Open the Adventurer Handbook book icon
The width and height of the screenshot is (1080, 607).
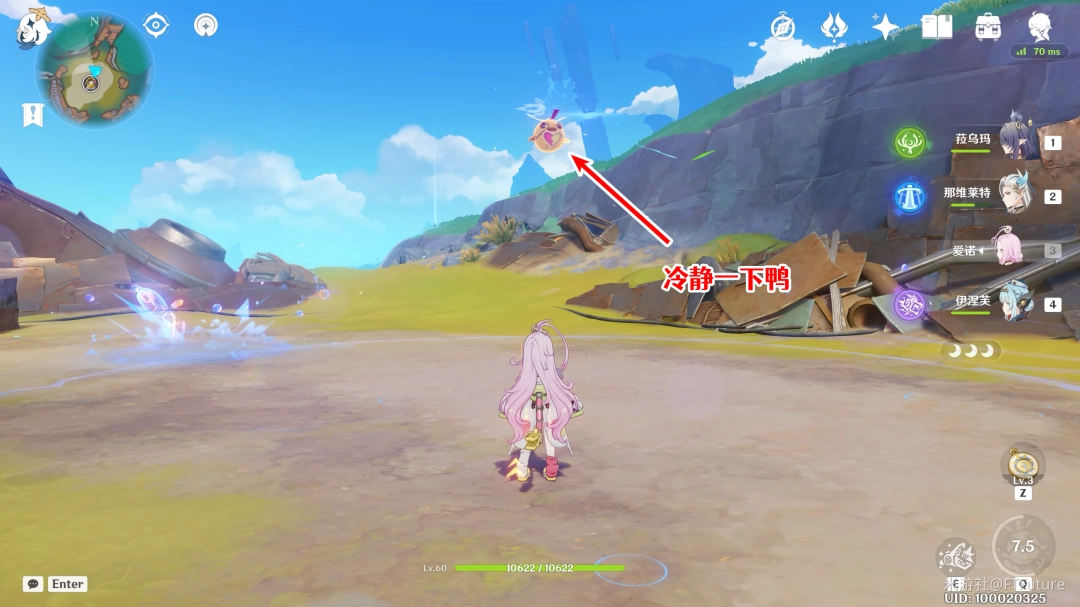937,27
